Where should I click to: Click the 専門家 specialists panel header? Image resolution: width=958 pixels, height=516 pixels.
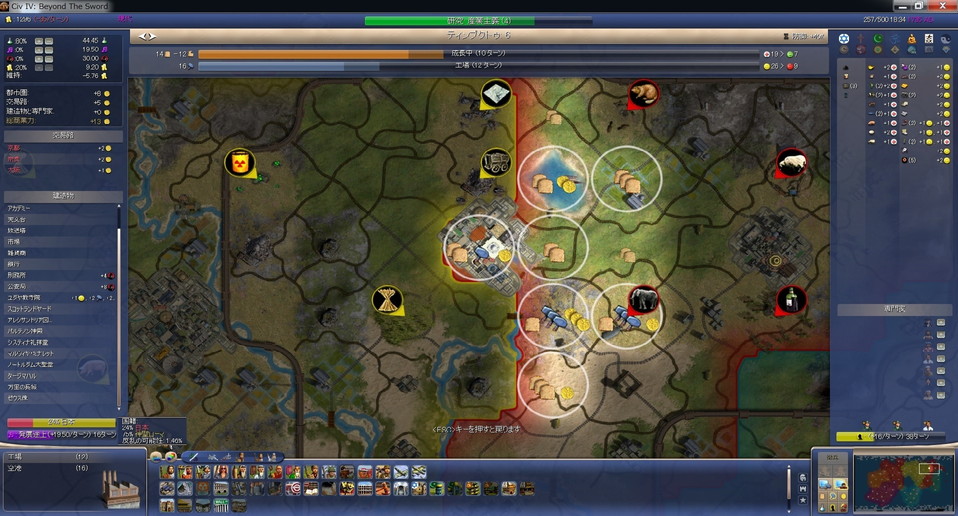click(x=892, y=310)
